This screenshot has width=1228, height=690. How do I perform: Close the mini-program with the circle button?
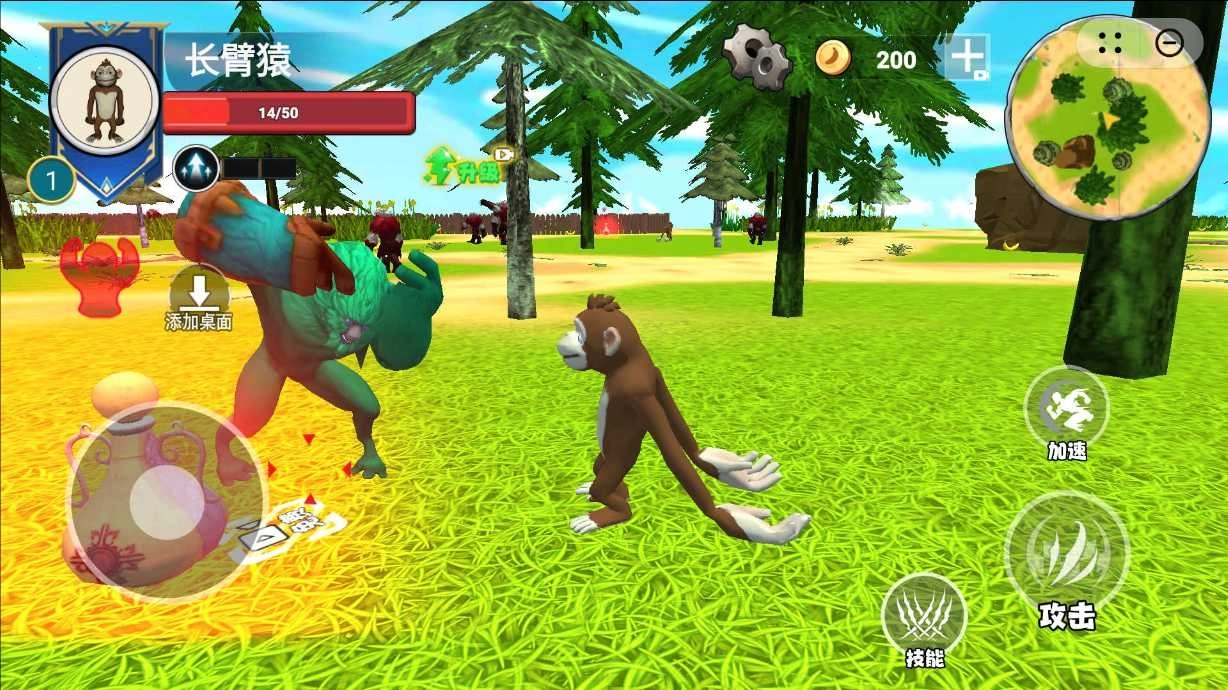1169,42
